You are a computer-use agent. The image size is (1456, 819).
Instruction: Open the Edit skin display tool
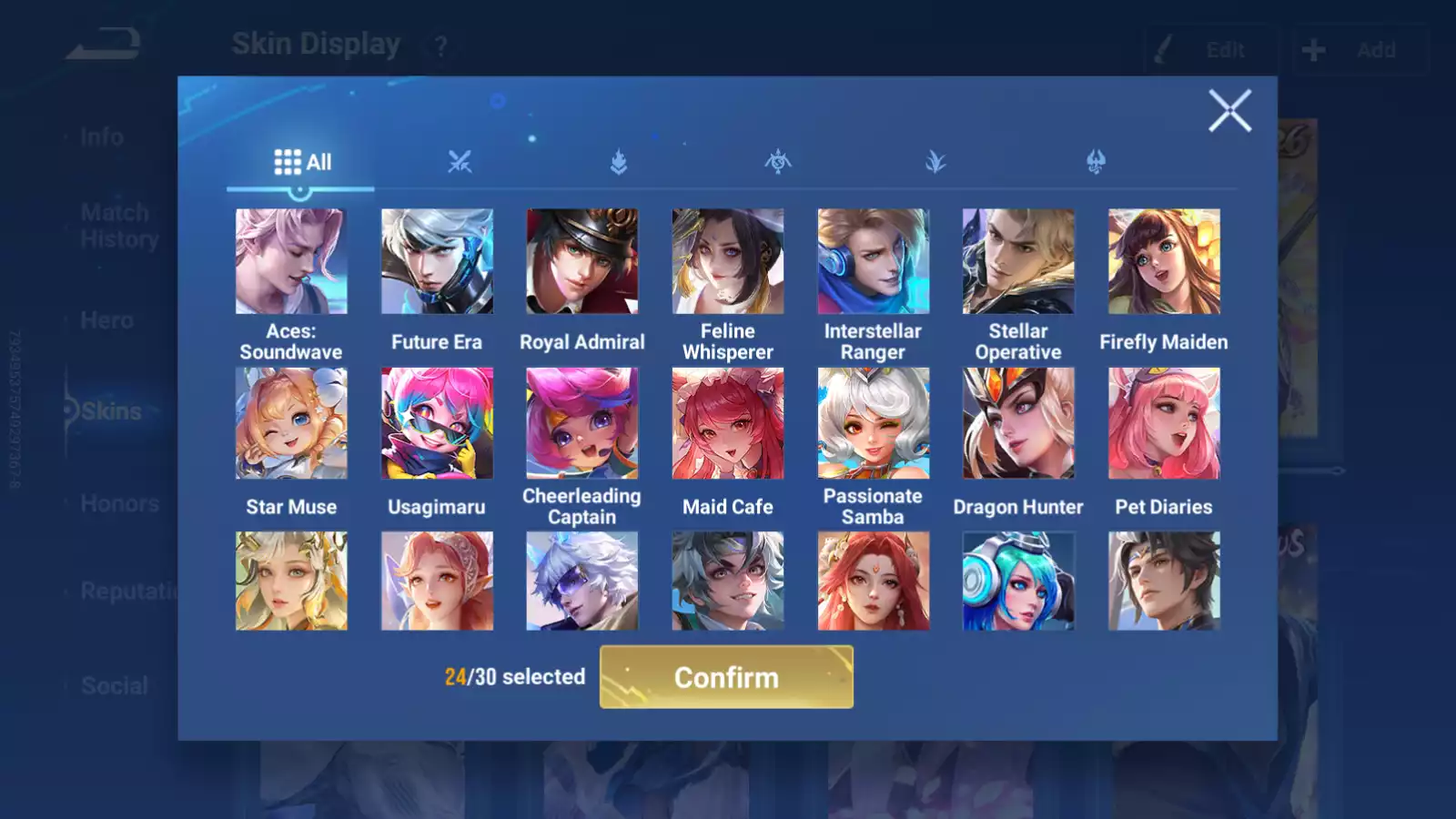[x=1210, y=49]
